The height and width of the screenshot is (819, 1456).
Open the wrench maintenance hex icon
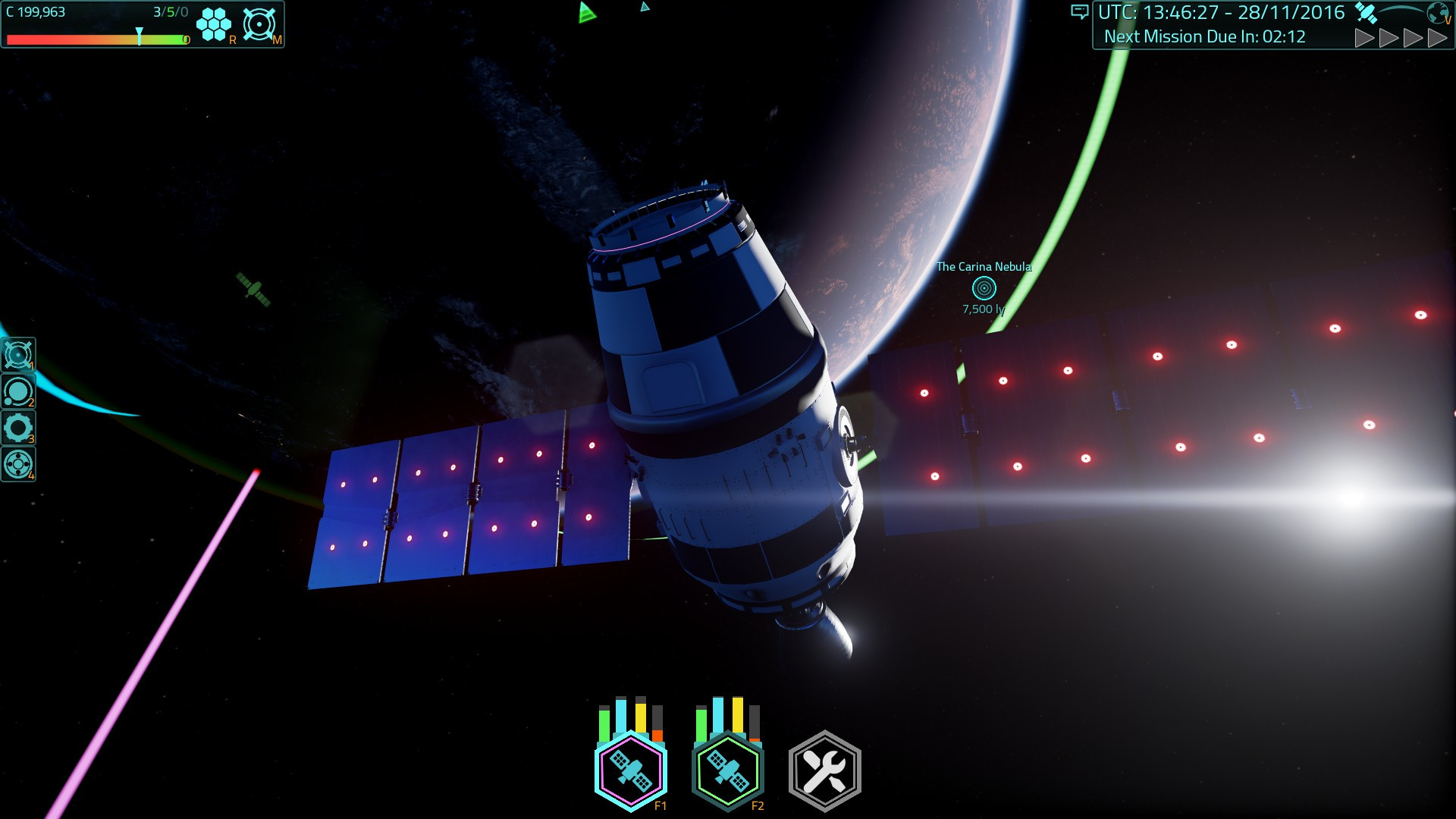[824, 768]
